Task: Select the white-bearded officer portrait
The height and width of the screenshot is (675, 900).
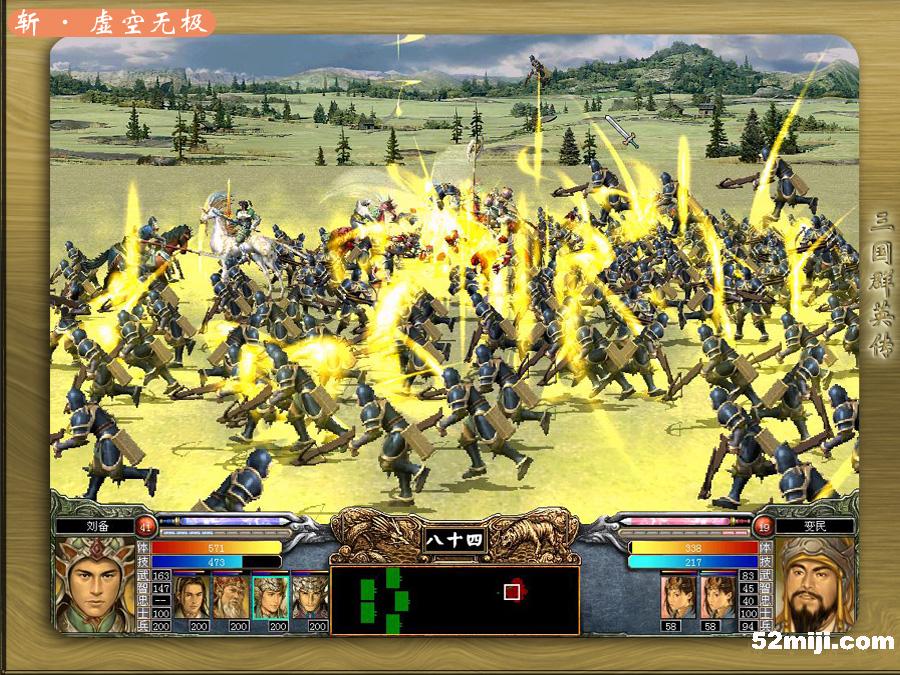Action: 230,596
